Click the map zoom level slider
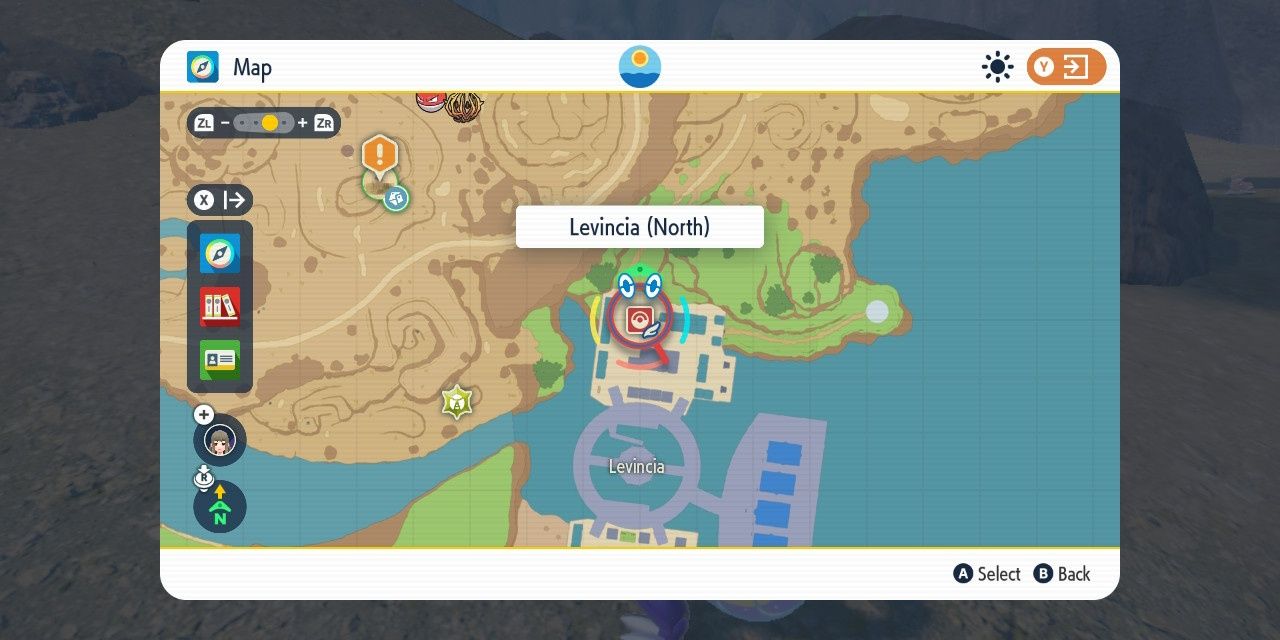The image size is (1280, 640). tap(264, 123)
